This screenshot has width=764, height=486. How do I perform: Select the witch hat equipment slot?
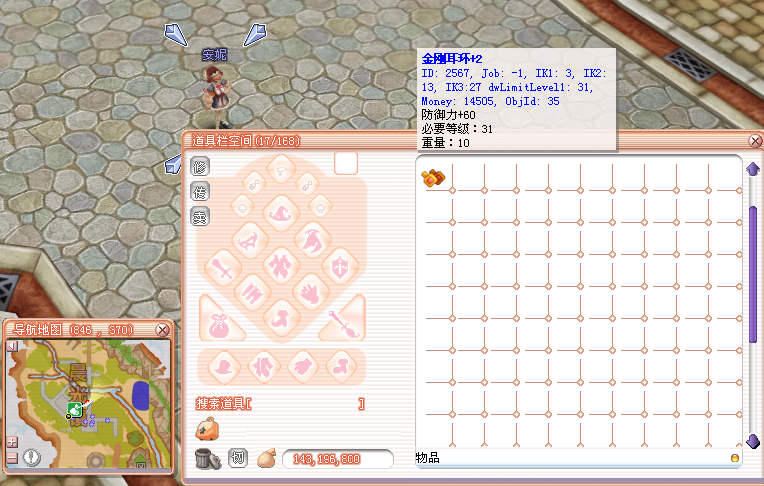(x=277, y=211)
